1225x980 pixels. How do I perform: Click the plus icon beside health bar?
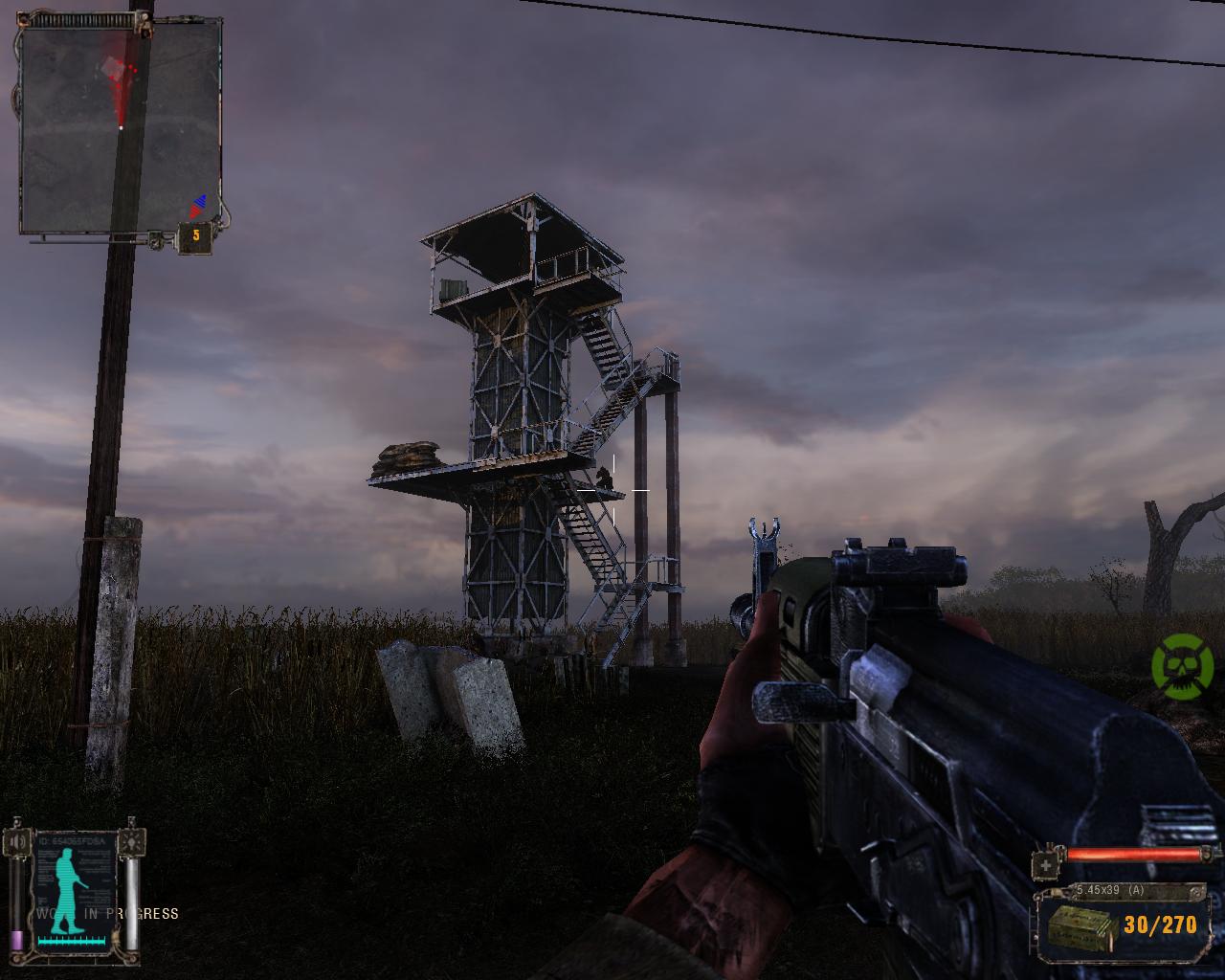pos(1047,864)
